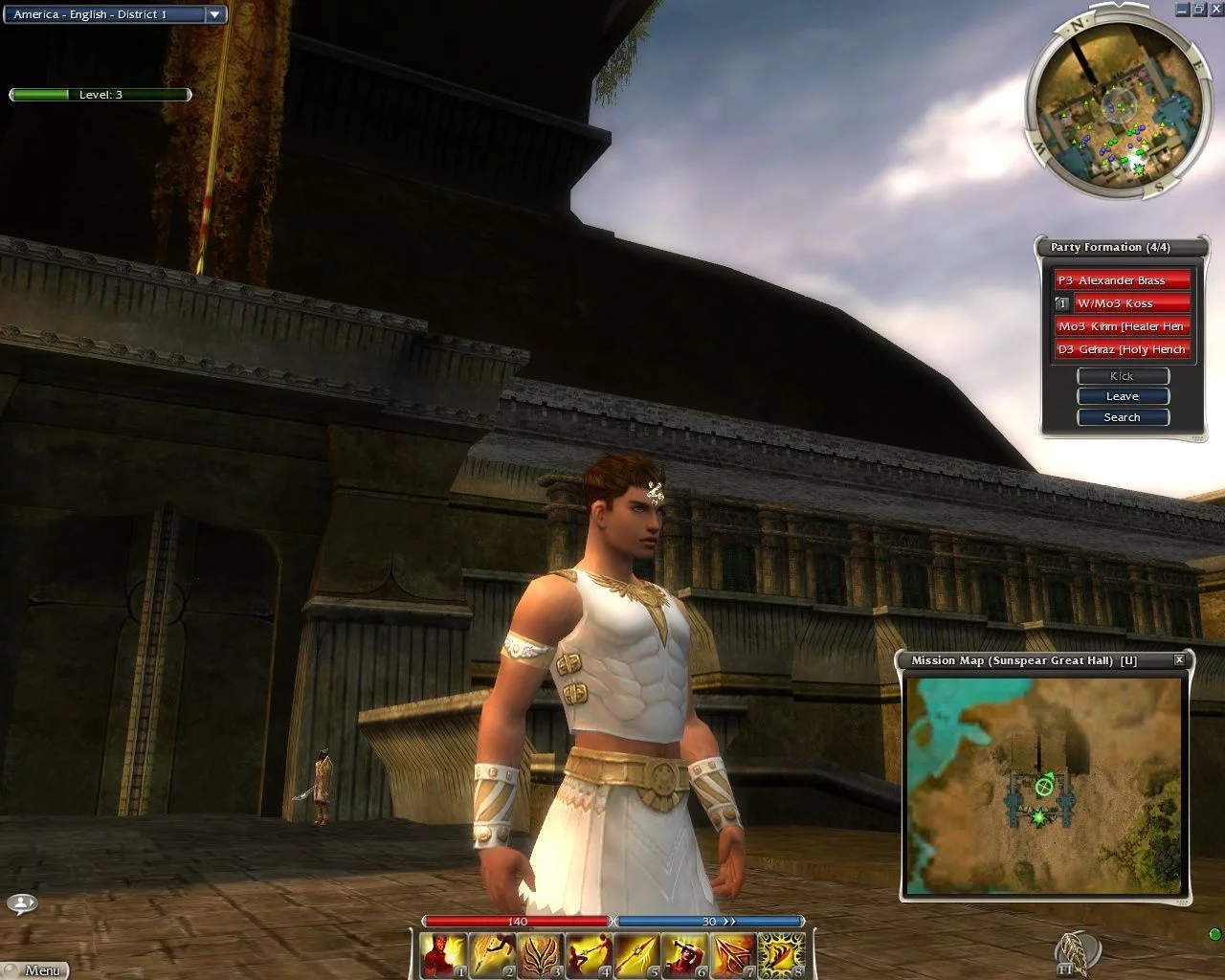
Task: Open party Search
Action: (1123, 417)
